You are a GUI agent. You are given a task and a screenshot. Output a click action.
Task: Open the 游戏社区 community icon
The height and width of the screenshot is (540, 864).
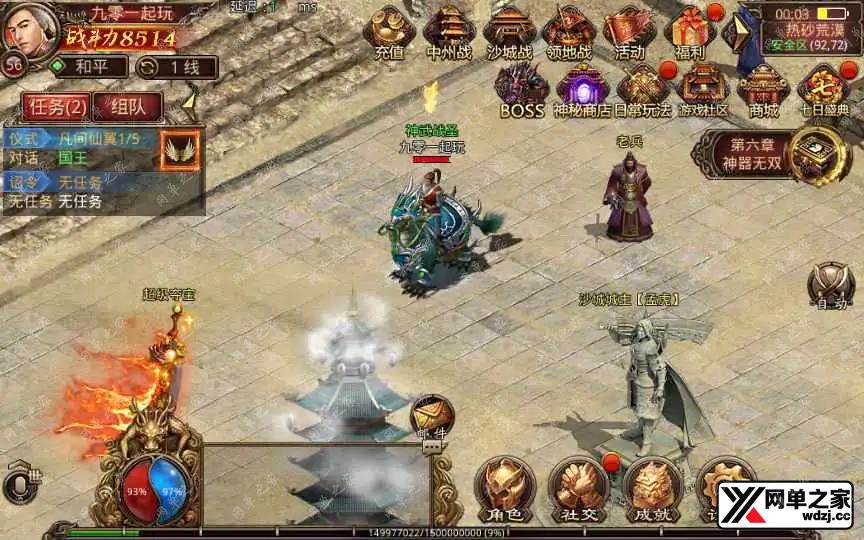point(704,88)
